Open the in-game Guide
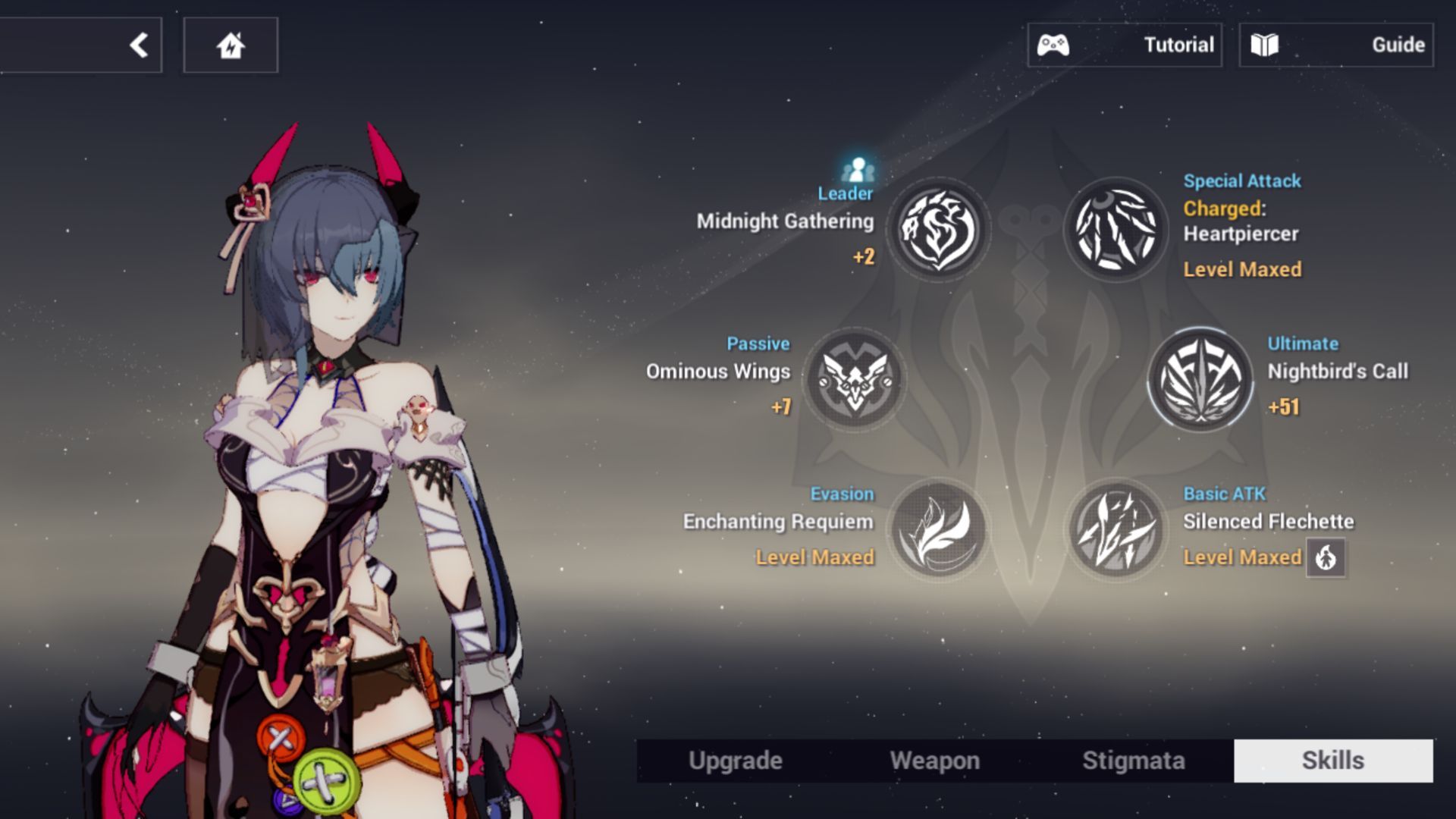 [x=1336, y=45]
